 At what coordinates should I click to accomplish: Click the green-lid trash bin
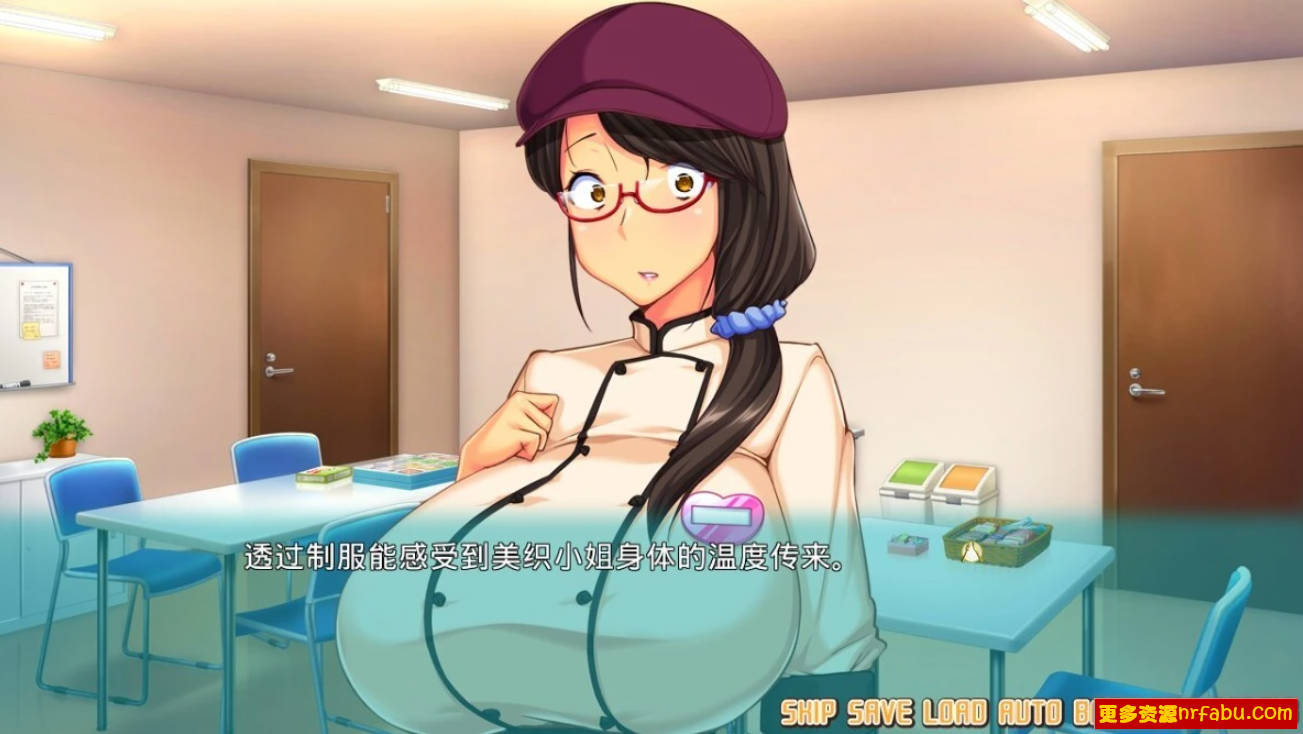coord(911,487)
